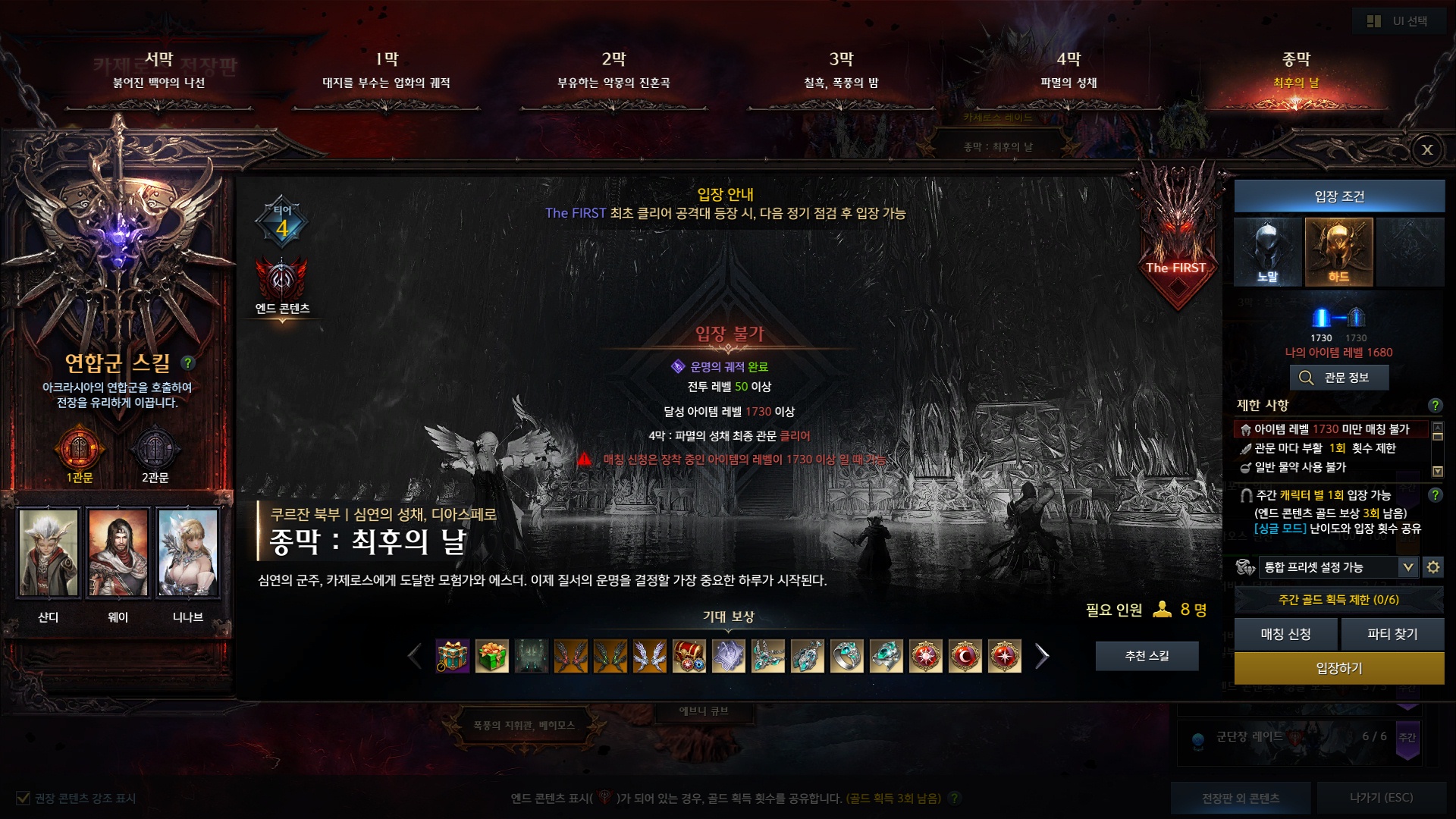The height and width of the screenshot is (819, 1456).
Task: Open preset settings gear icon
Action: click(1432, 567)
